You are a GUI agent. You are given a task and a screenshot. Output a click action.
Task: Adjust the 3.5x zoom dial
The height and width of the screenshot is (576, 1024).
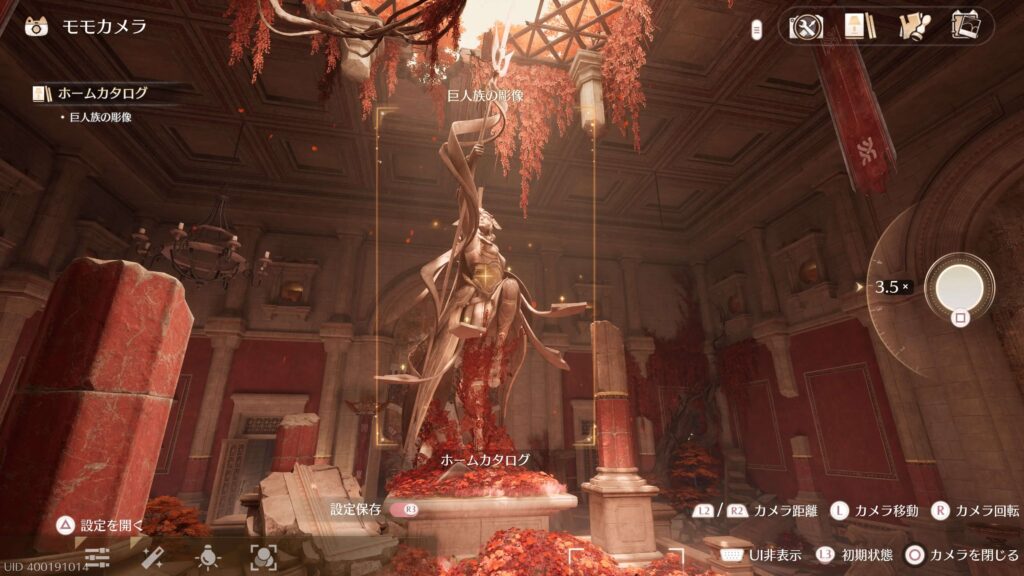tap(891, 287)
